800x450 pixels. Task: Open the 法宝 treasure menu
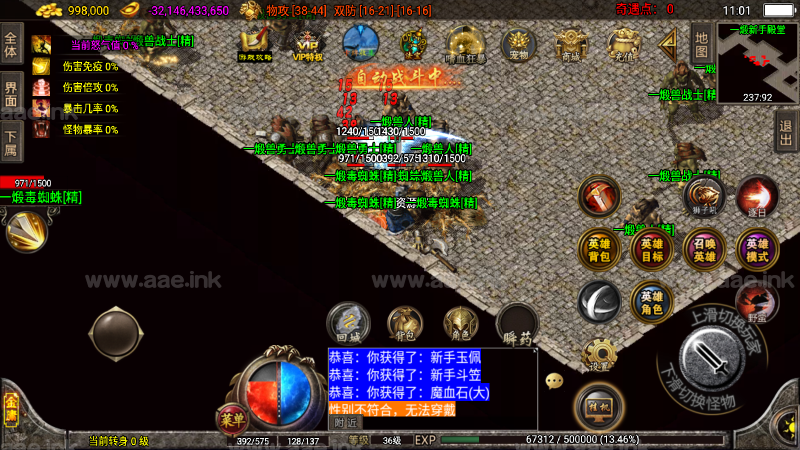pyautogui.click(x=412, y=45)
